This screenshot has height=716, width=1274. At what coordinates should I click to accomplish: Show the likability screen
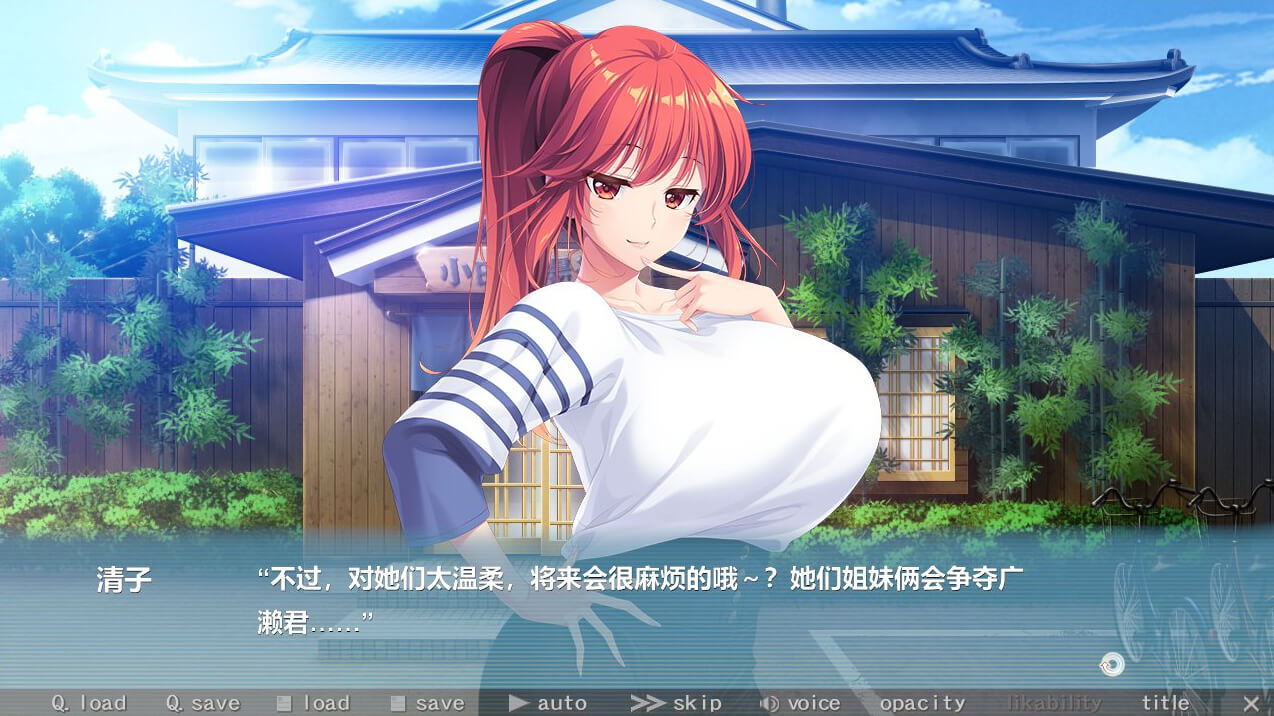(x=1053, y=703)
